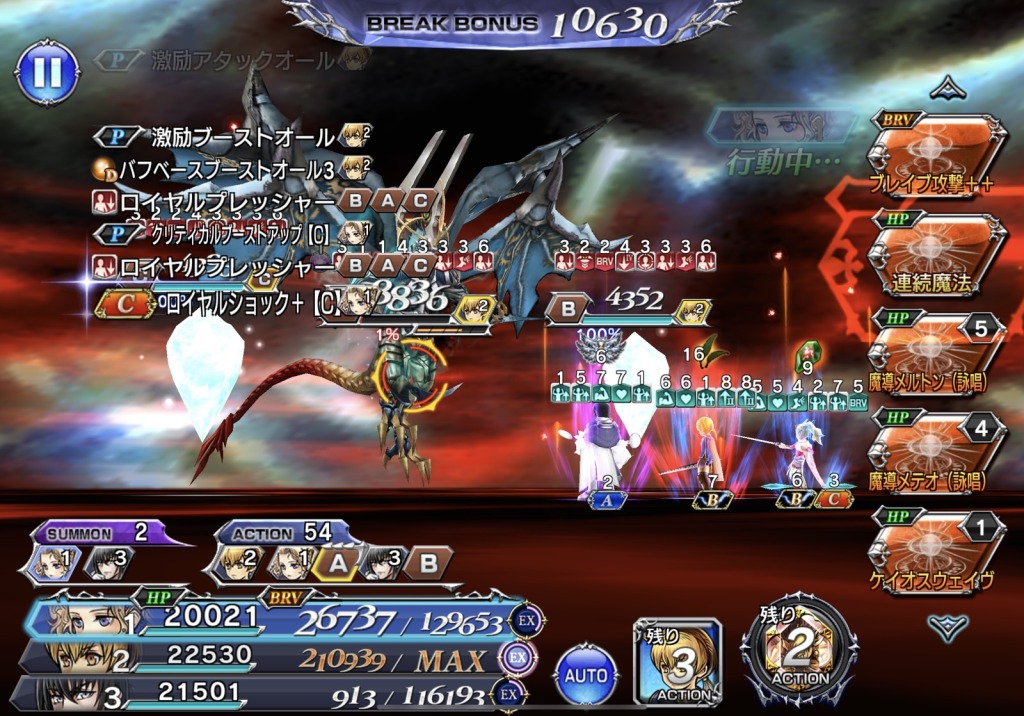This screenshot has width=1024, height=716.
Task: Toggle AUTO battle mode
Action: pyautogui.click(x=586, y=675)
